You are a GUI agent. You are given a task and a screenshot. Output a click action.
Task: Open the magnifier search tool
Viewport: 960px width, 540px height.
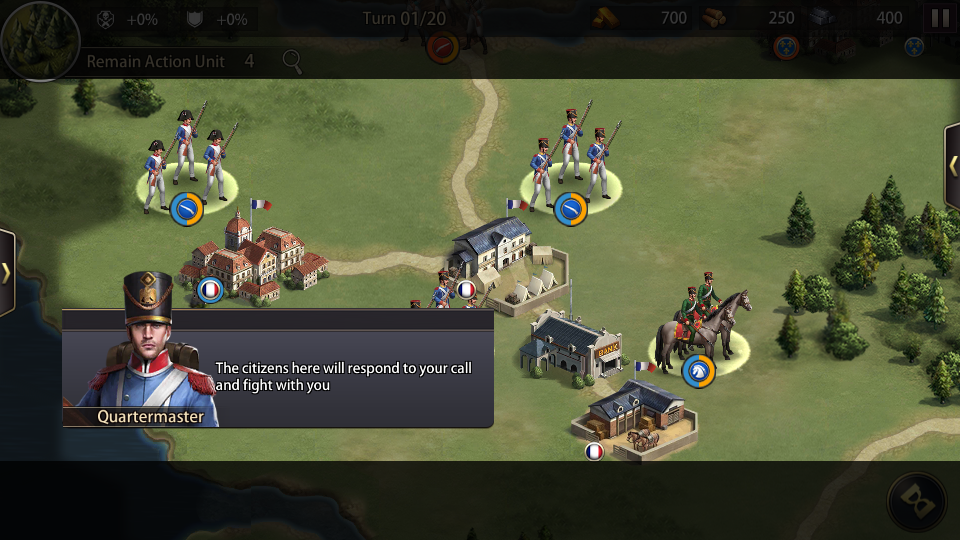292,61
